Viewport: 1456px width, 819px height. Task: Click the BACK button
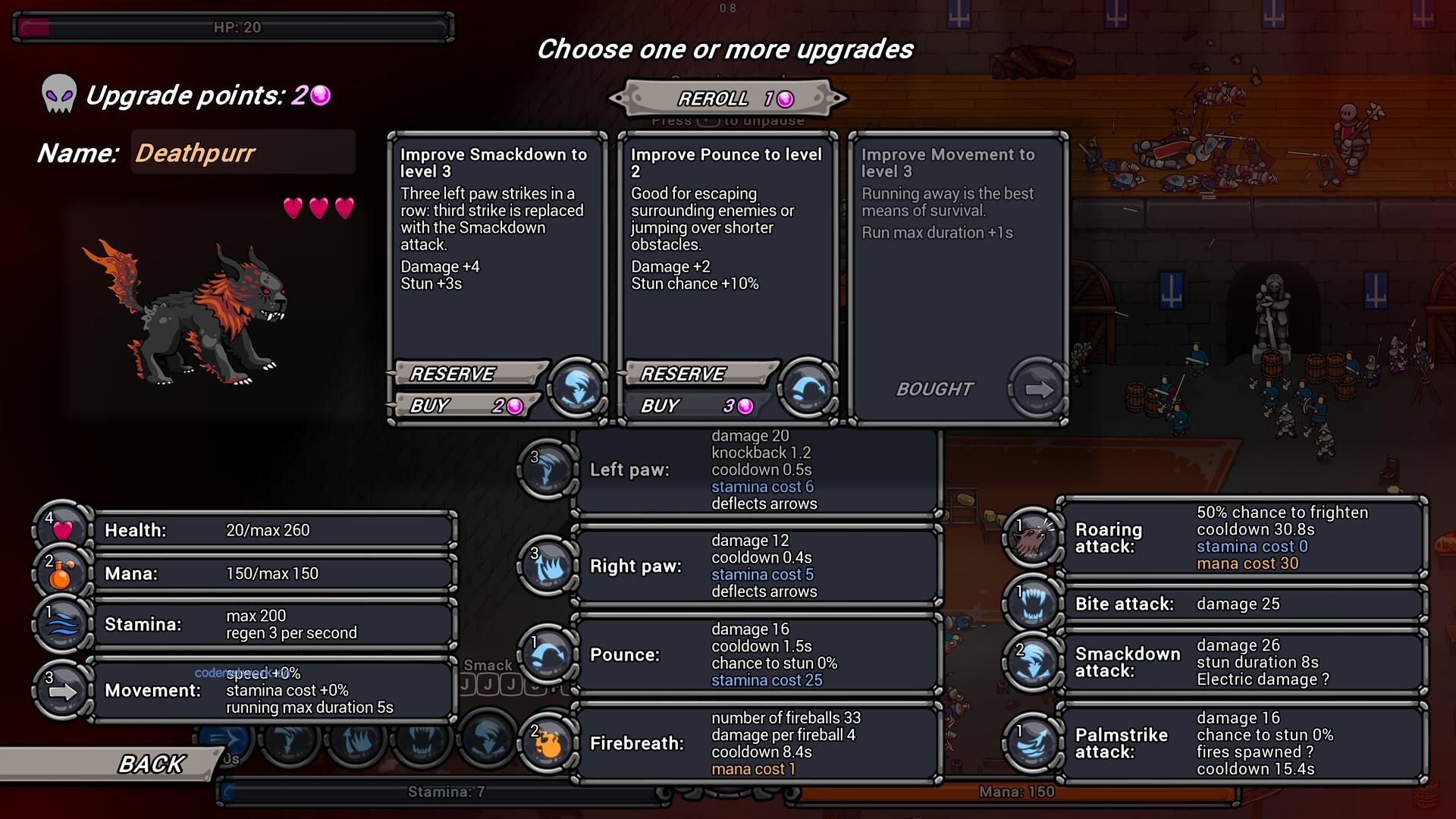click(152, 762)
